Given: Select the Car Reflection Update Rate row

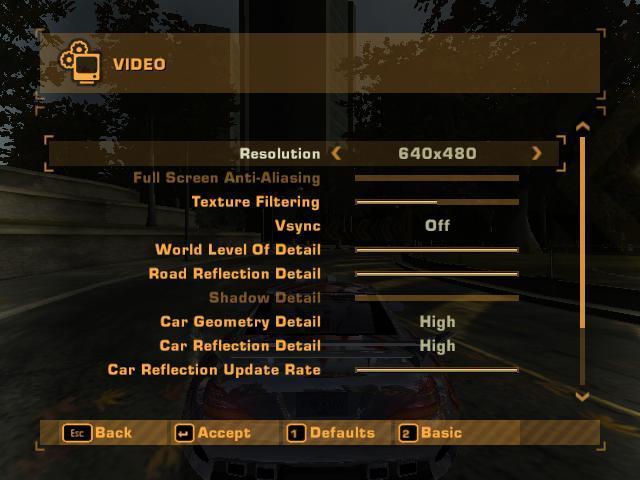Looking at the screenshot, I should 214,369.
